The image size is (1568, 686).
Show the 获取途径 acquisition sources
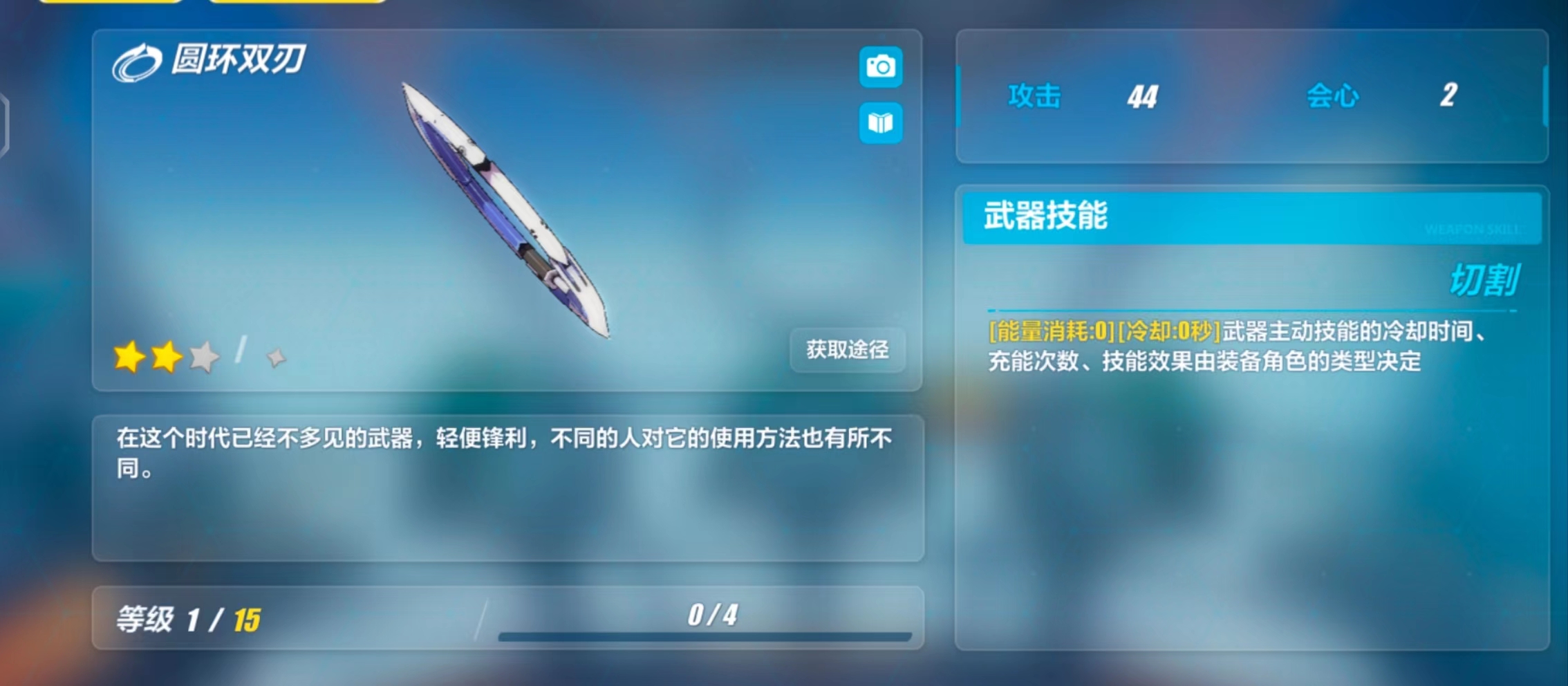(847, 350)
